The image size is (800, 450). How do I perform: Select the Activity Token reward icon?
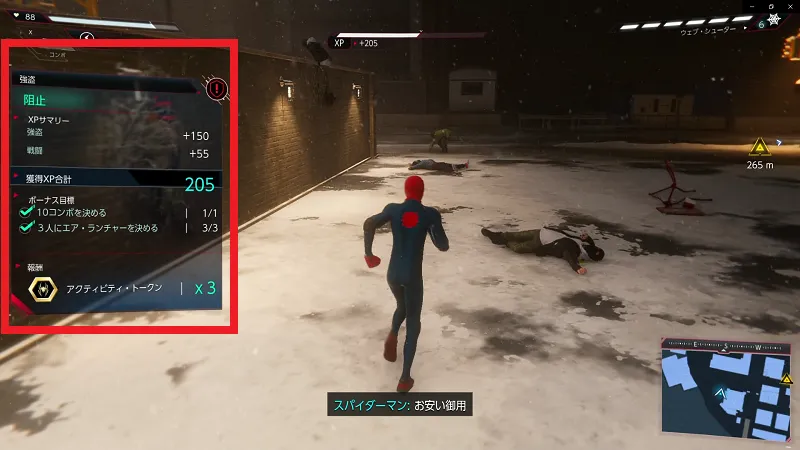pyautogui.click(x=43, y=288)
